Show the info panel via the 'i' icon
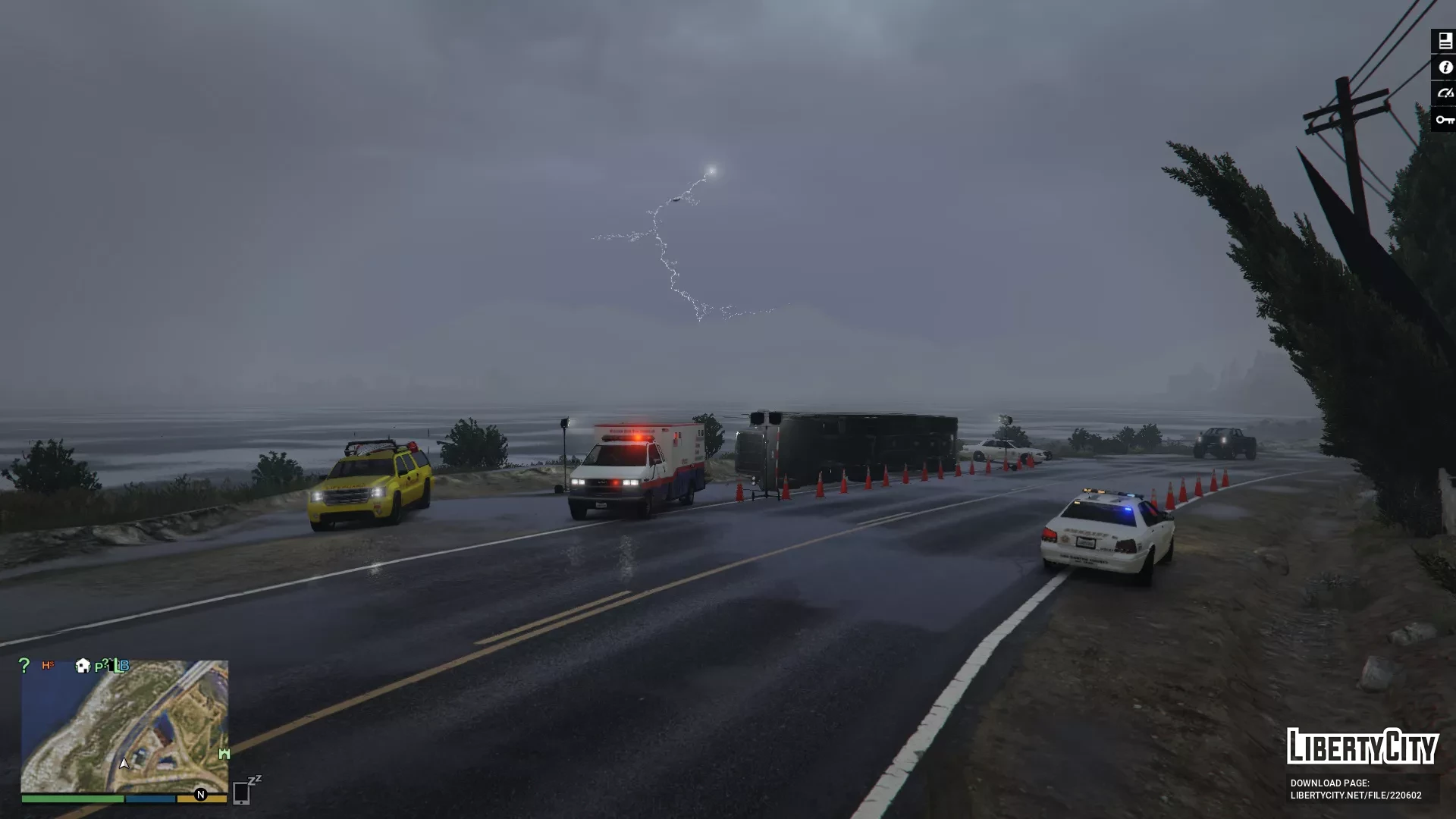 [1444, 67]
